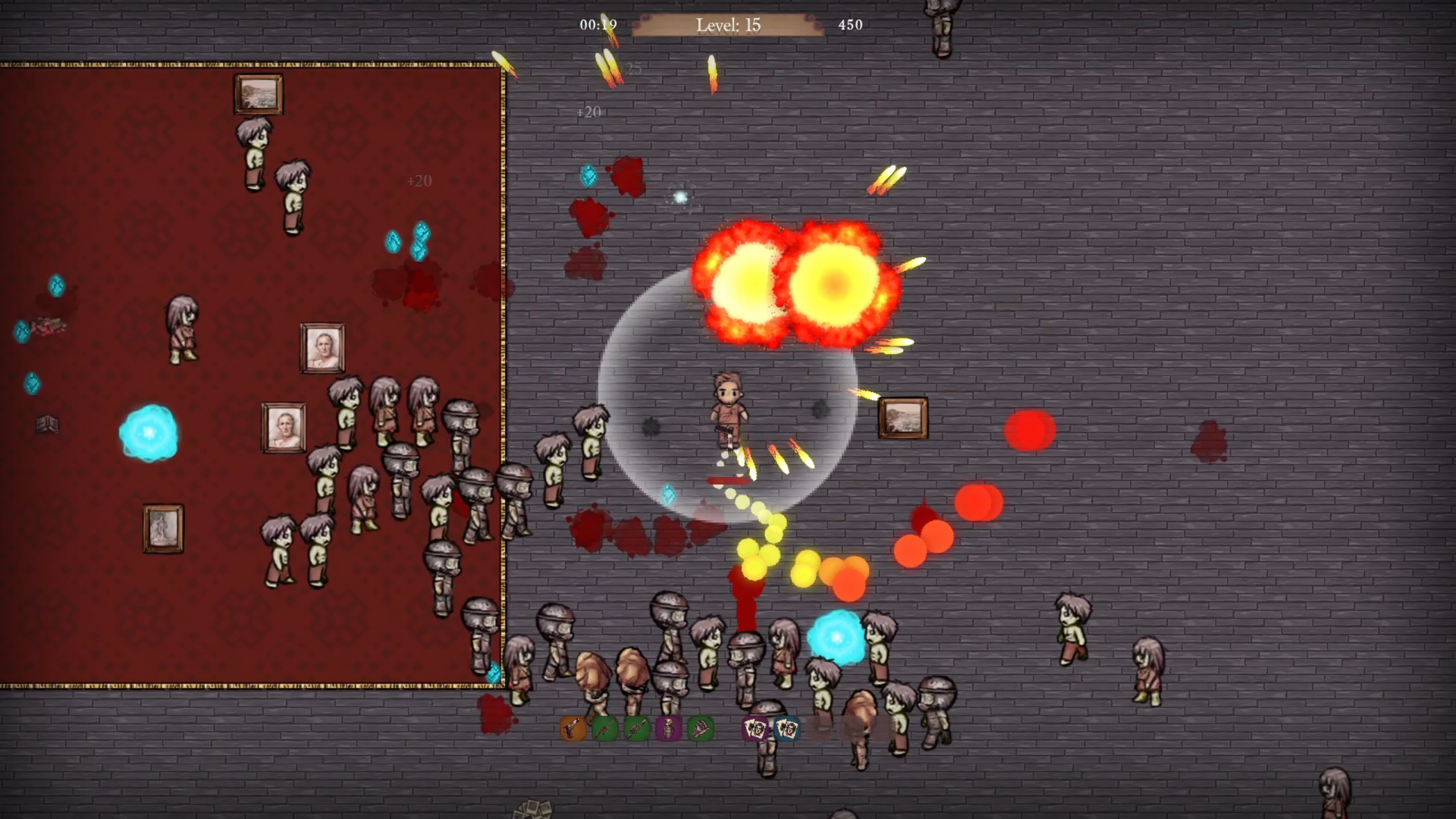The width and height of the screenshot is (1456, 819).
Task: Select the zombie hand item slot
Action: coord(701,730)
